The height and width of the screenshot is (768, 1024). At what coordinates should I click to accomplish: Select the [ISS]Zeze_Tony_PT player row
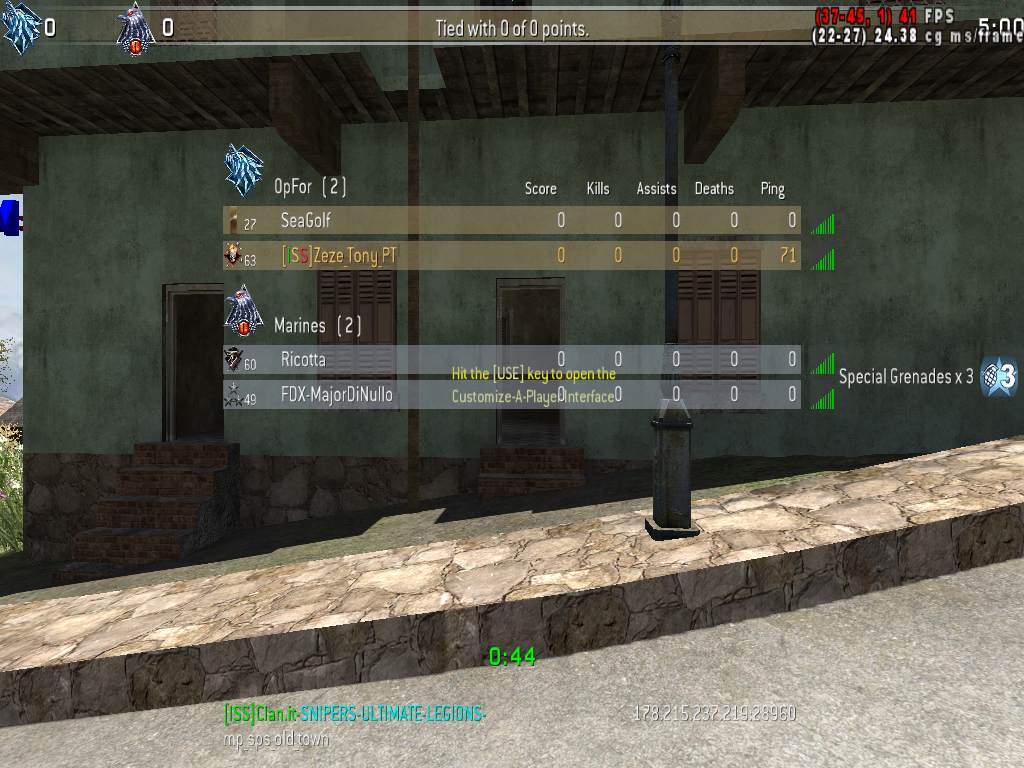[511, 256]
